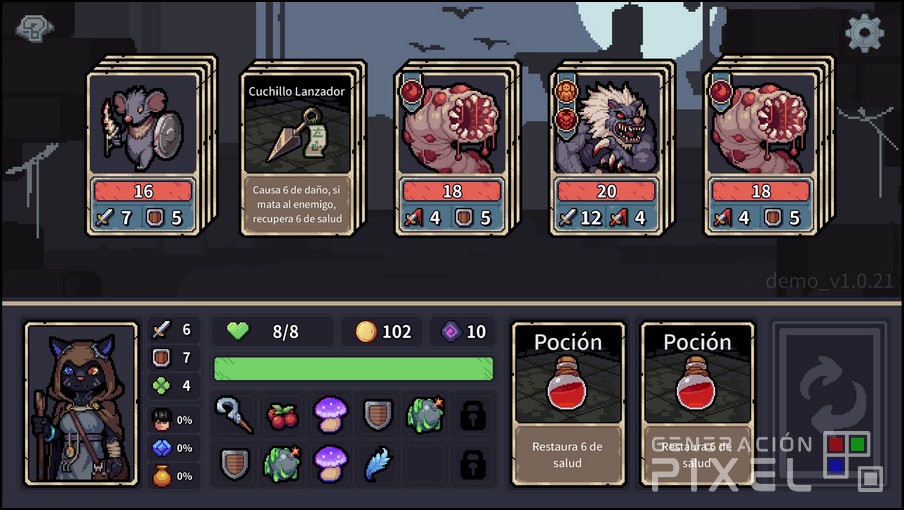Select the Cuchillo Lanzador card
This screenshot has width=904, height=510.
(x=299, y=148)
